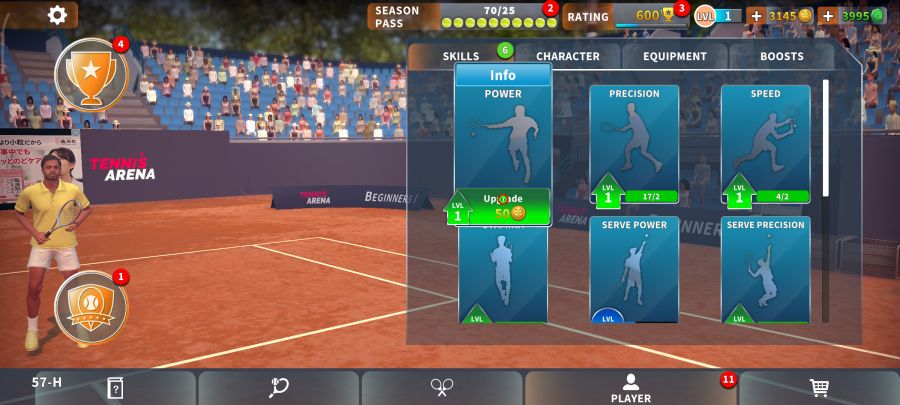The width and height of the screenshot is (900, 405).
Task: Open the card pack tab in bottom bar
Action: coord(115,388)
